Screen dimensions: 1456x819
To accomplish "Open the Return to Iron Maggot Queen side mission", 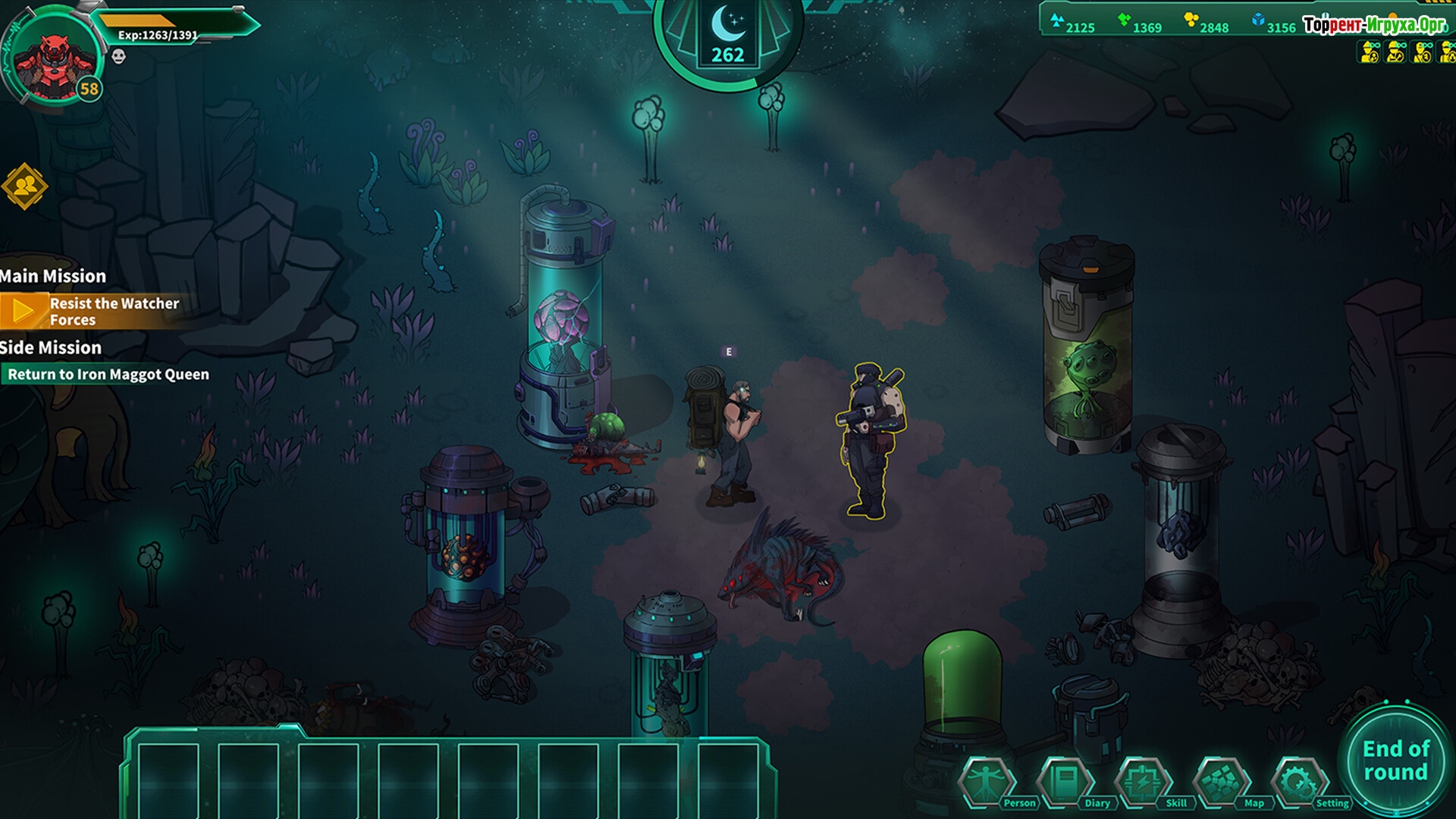I will point(108,374).
